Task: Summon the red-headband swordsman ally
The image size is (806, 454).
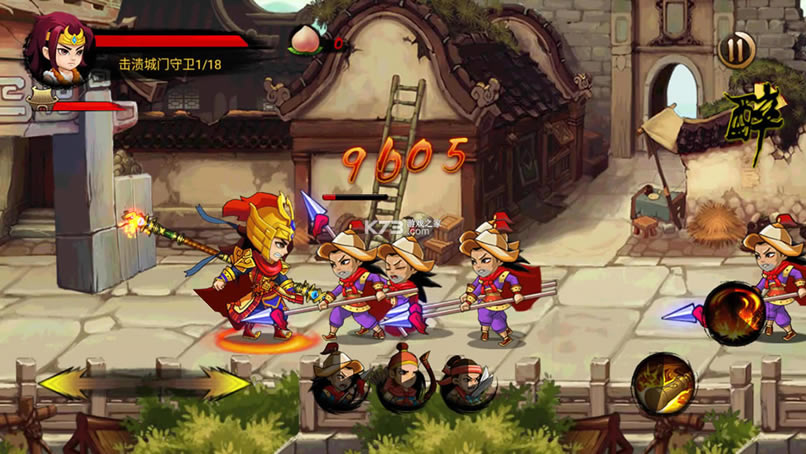Action: point(467,380)
